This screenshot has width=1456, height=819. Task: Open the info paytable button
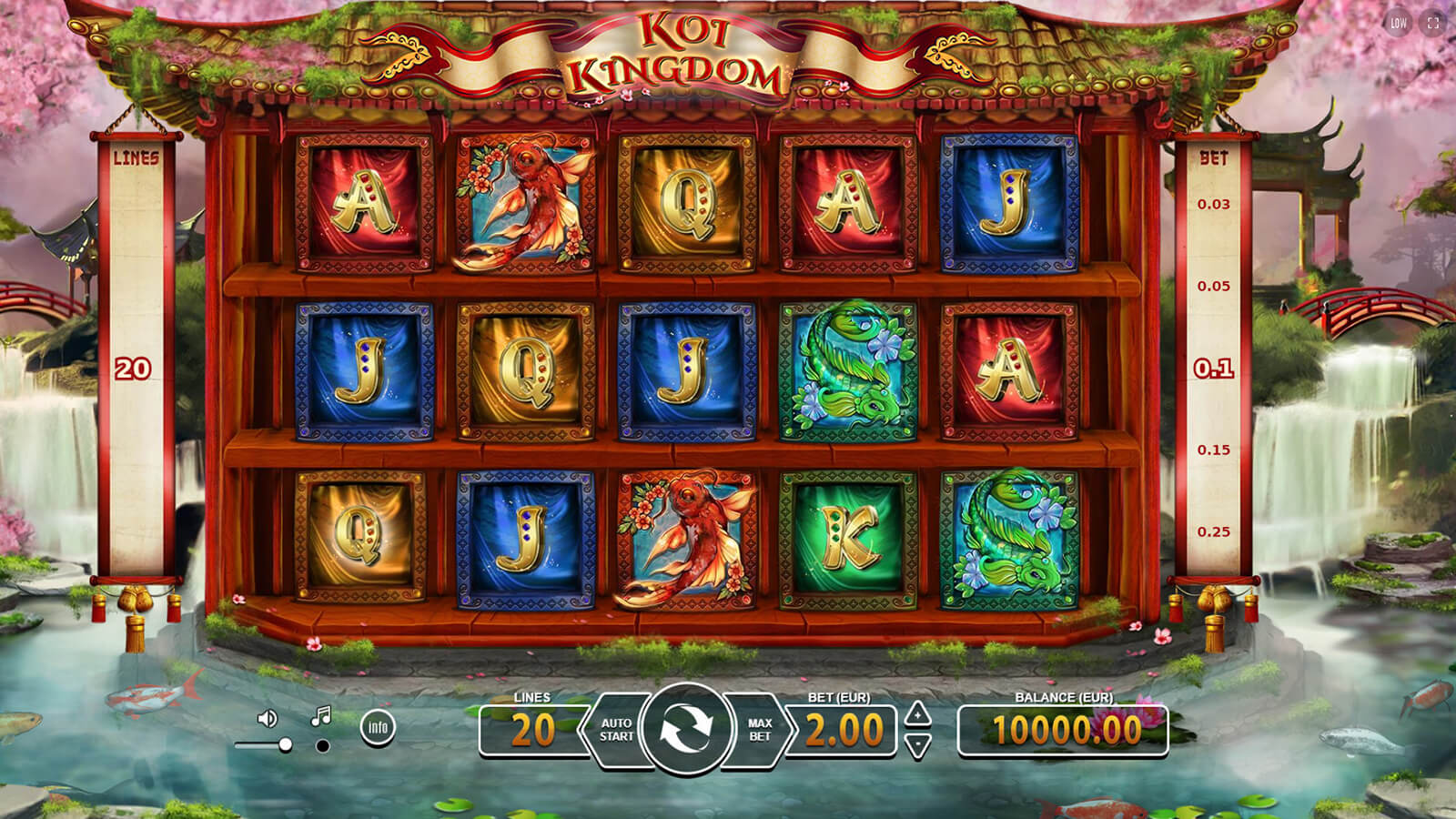point(378,727)
